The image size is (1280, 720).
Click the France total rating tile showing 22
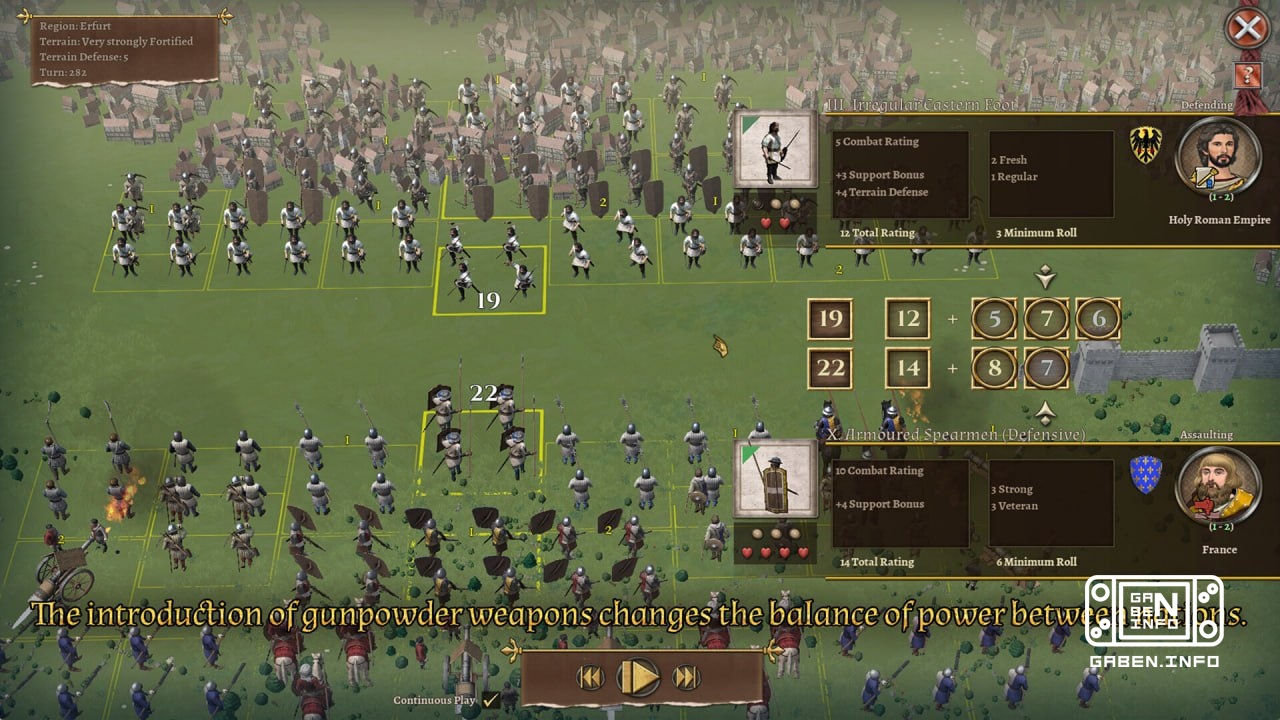(830, 368)
